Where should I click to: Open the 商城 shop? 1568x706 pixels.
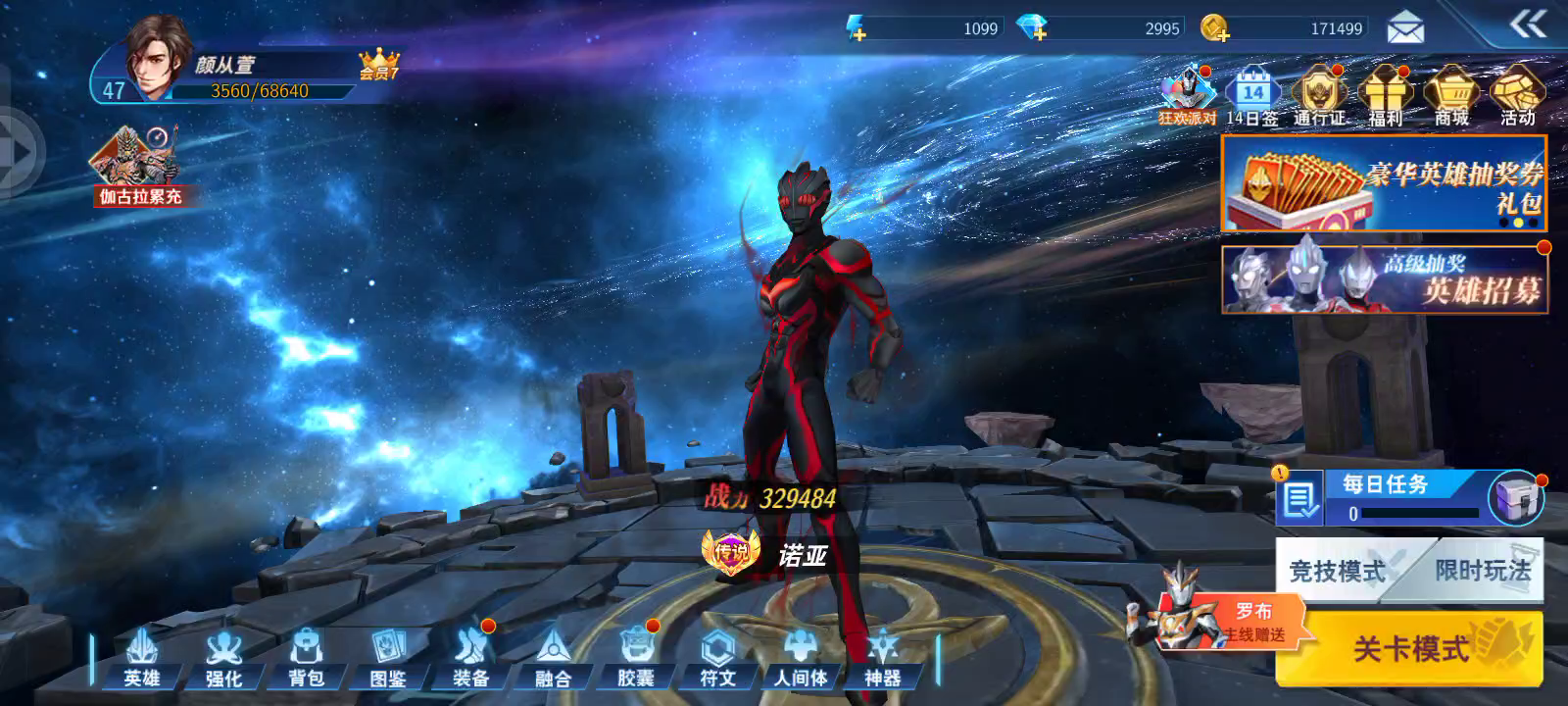click(1451, 96)
